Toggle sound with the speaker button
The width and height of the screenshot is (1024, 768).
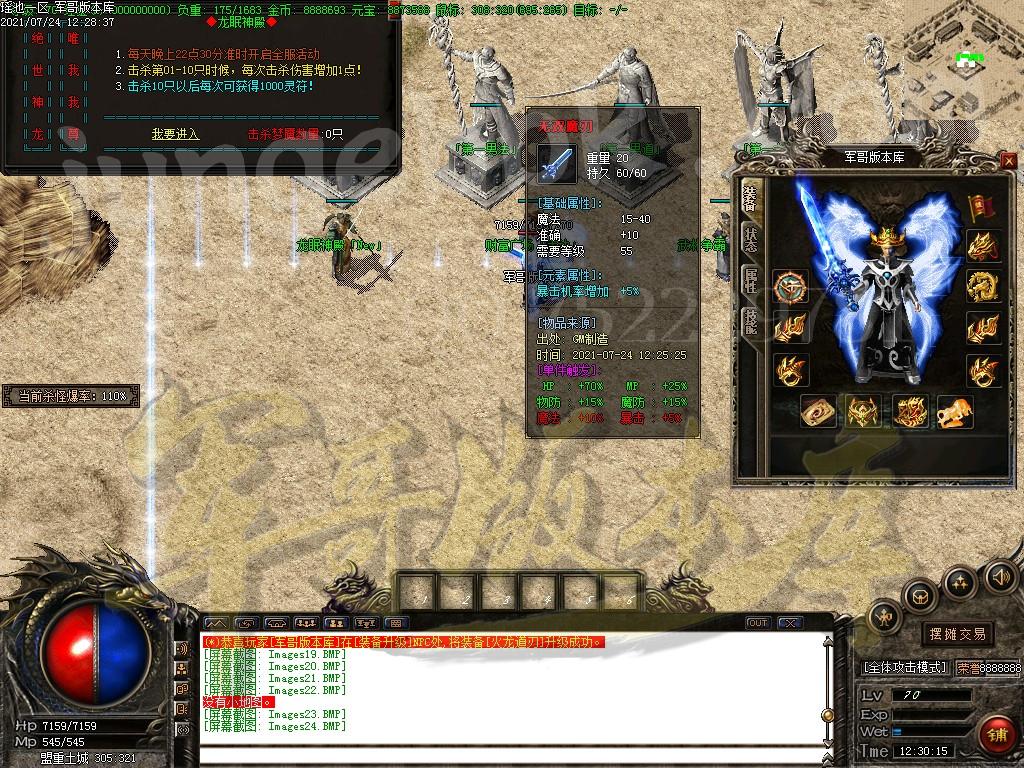coord(1000,575)
